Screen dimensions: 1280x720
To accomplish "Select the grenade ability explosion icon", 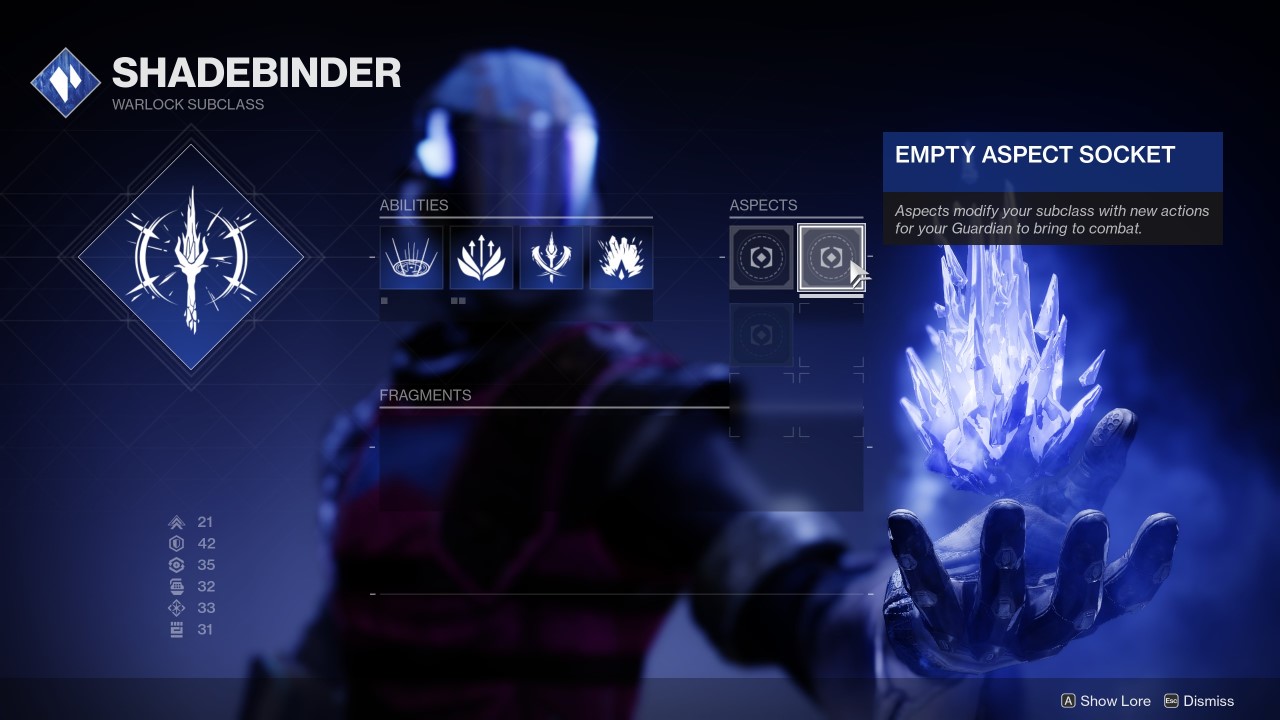I will click(x=621, y=257).
